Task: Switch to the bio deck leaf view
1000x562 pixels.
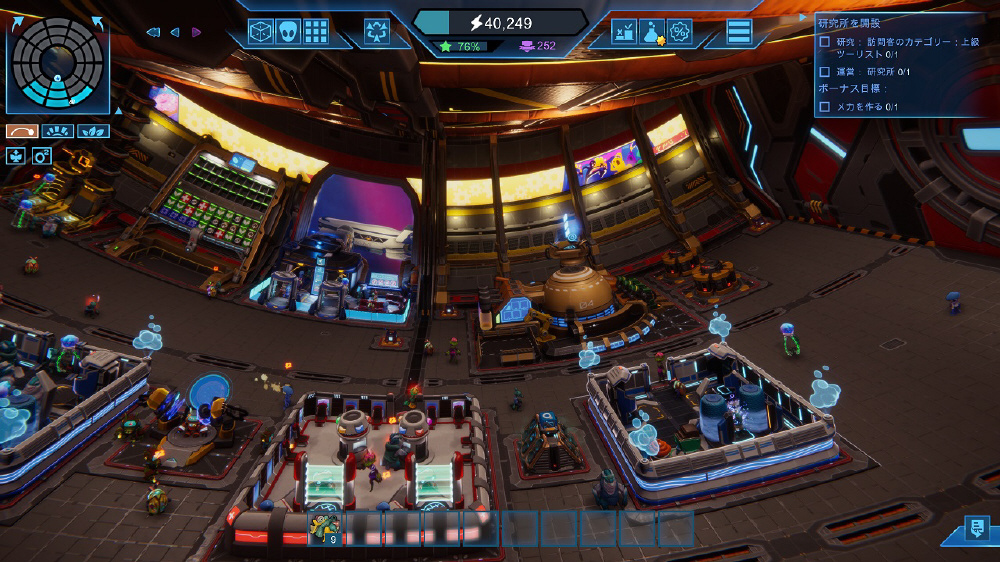Action: pyautogui.click(x=93, y=131)
